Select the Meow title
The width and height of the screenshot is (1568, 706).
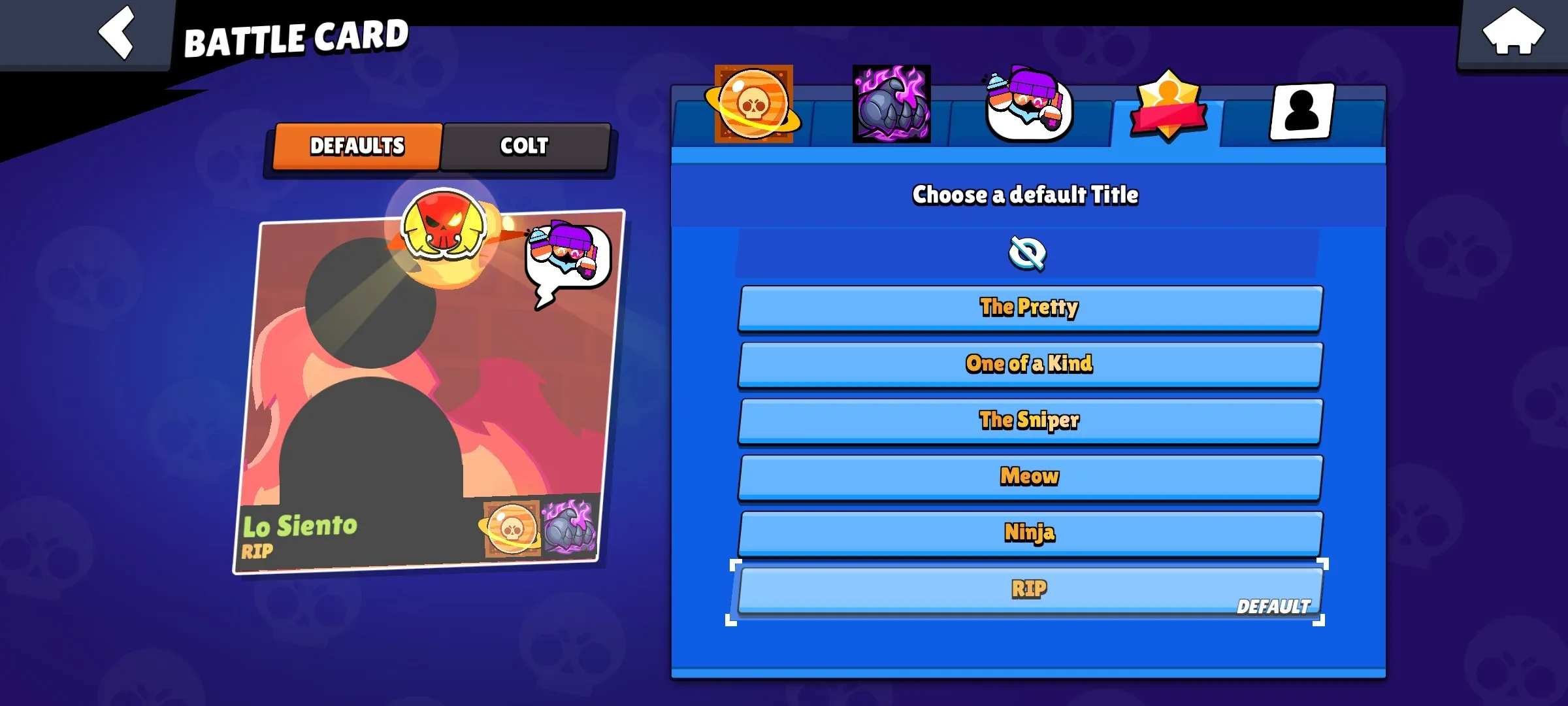click(1028, 476)
